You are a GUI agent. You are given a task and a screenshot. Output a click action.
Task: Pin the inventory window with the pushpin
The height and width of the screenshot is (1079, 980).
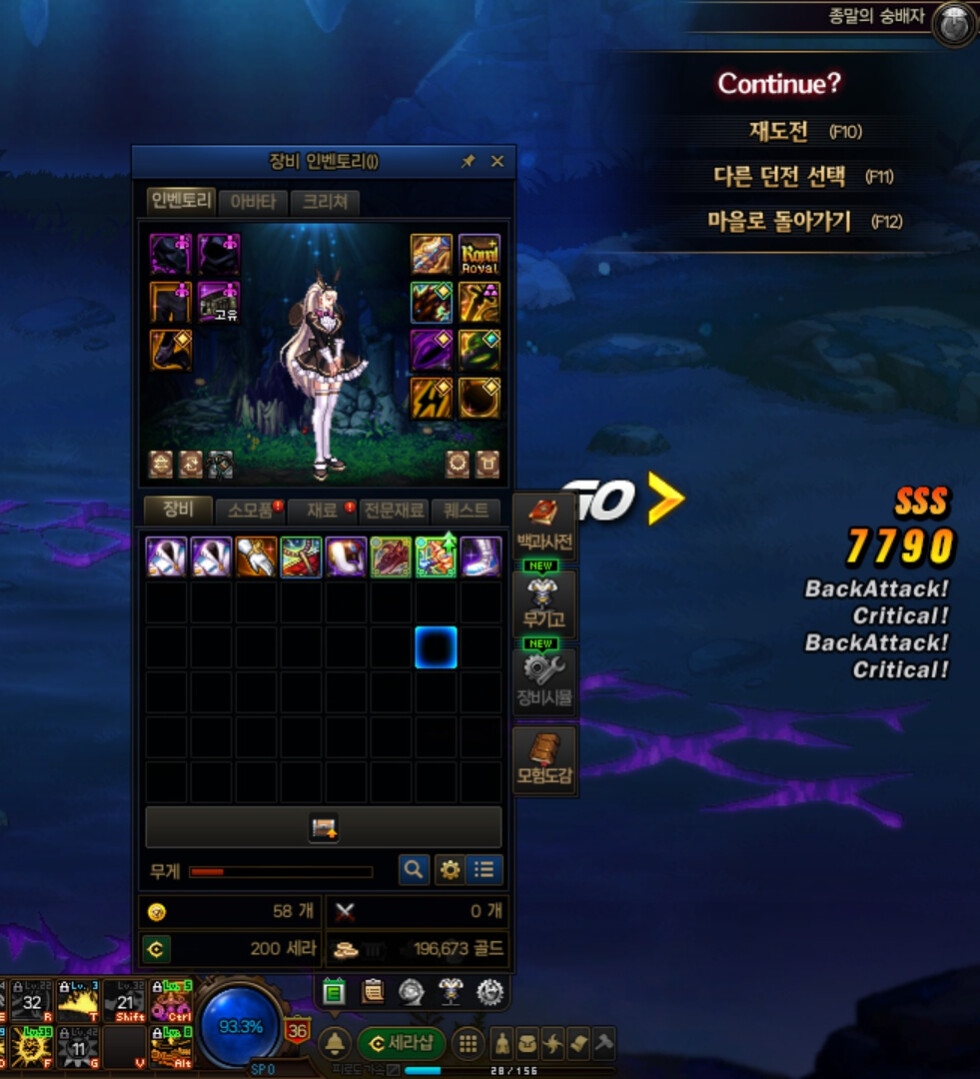pos(467,161)
